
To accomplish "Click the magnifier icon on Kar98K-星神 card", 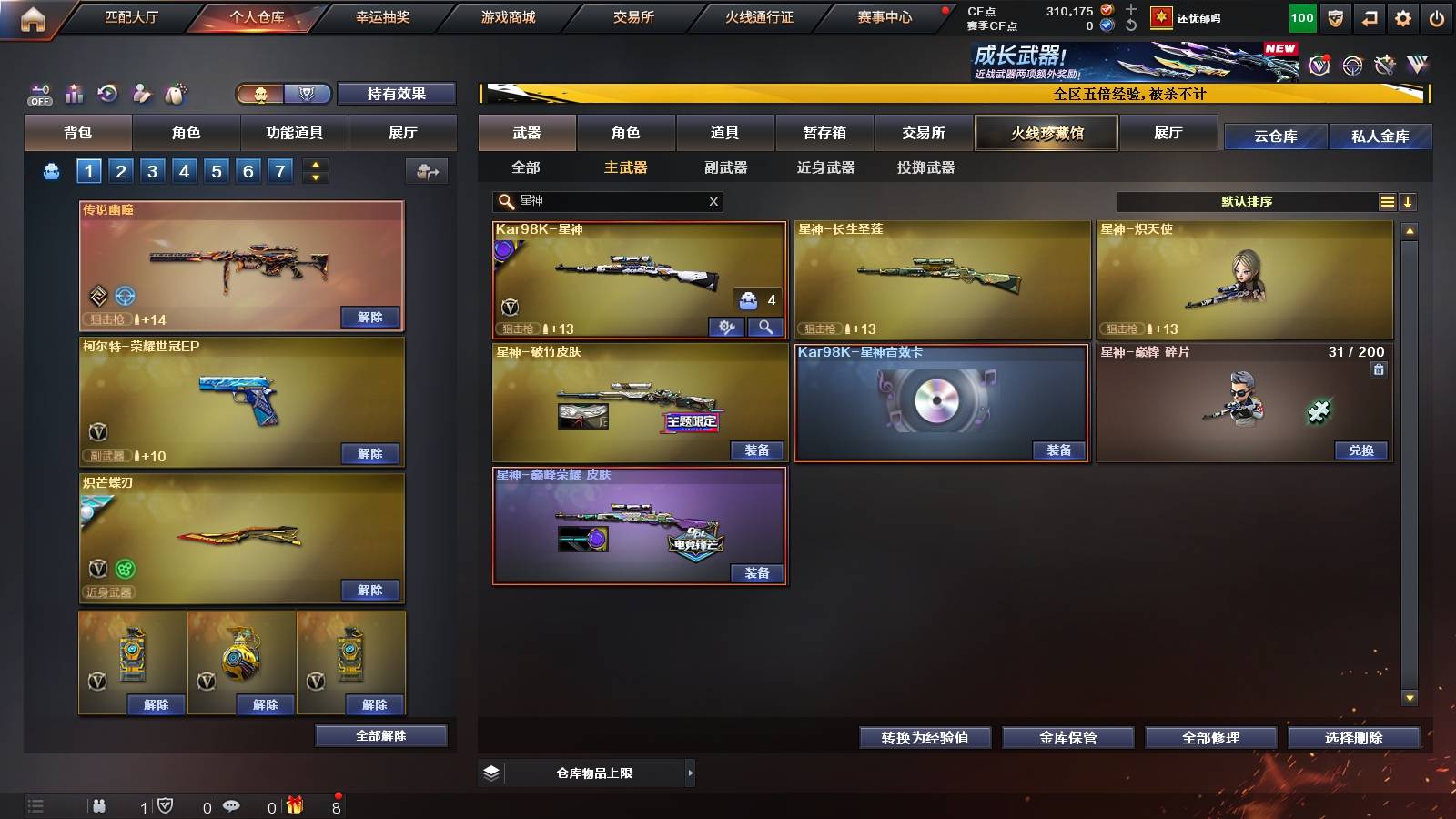I will [x=764, y=325].
